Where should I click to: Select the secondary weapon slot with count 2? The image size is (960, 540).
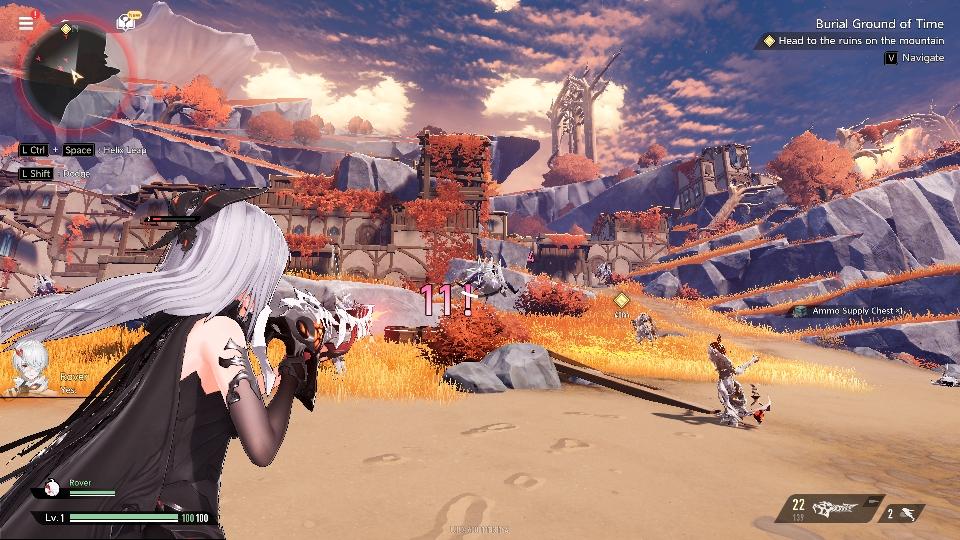(x=903, y=514)
